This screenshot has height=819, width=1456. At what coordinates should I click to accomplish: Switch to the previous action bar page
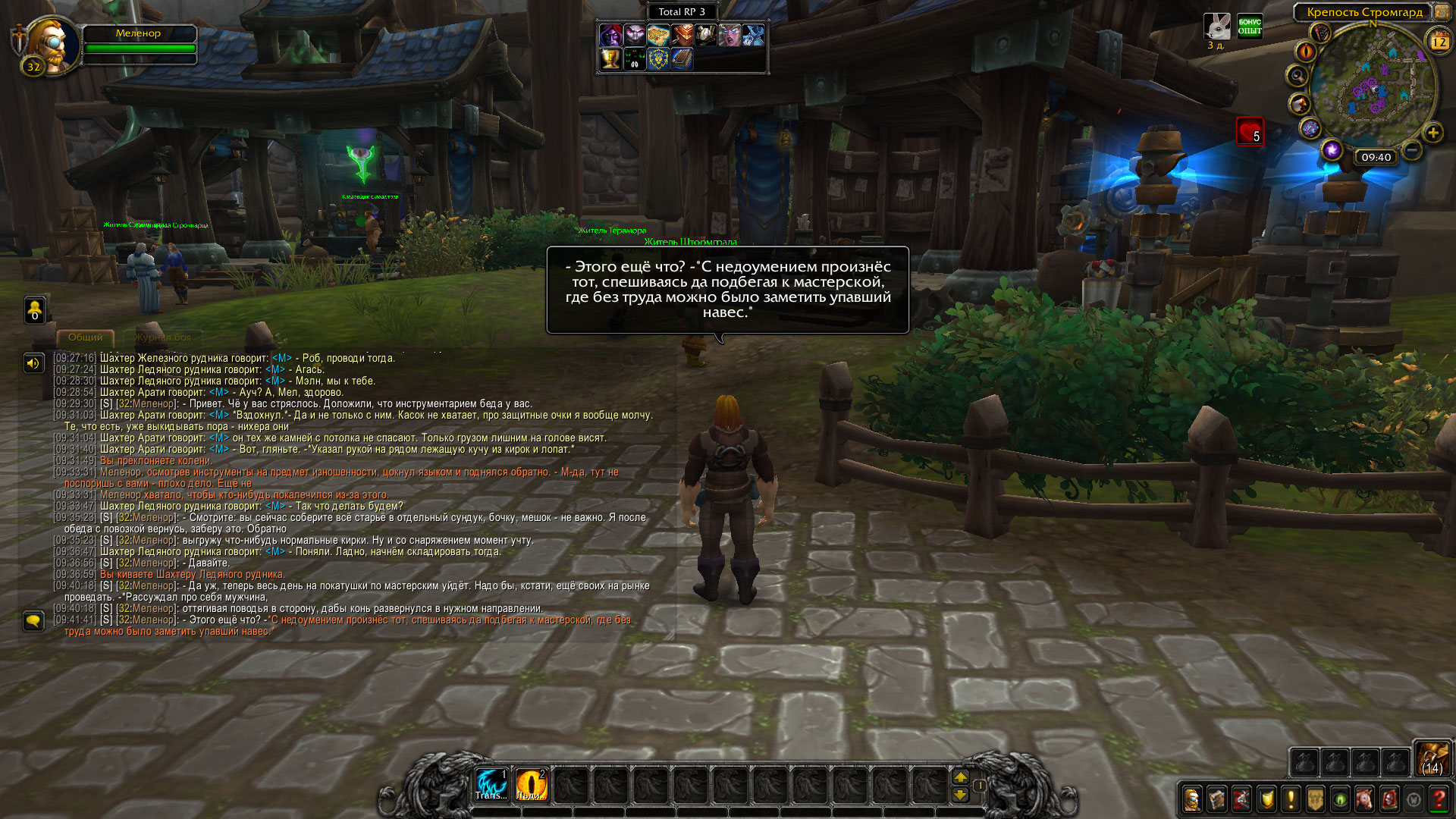pyautogui.click(x=960, y=795)
